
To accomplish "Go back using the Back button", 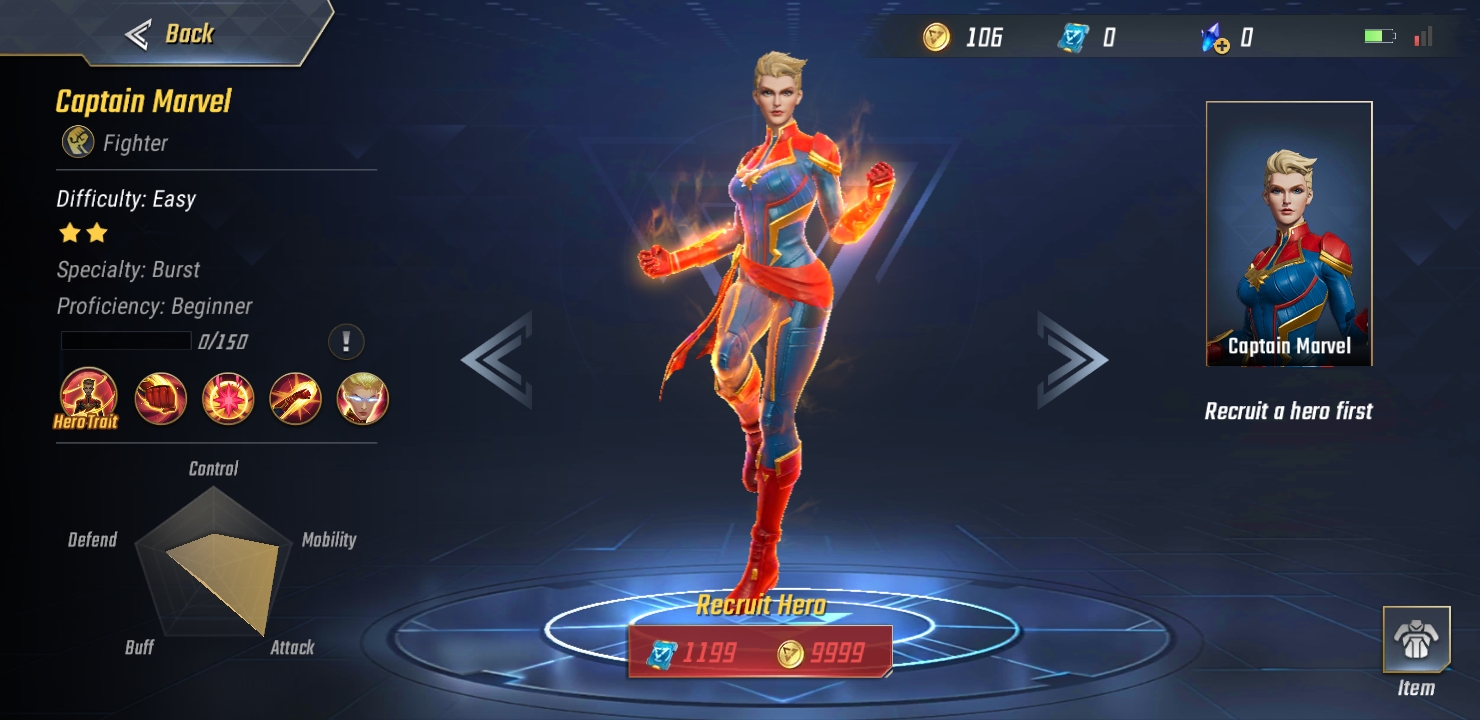I will (170, 34).
